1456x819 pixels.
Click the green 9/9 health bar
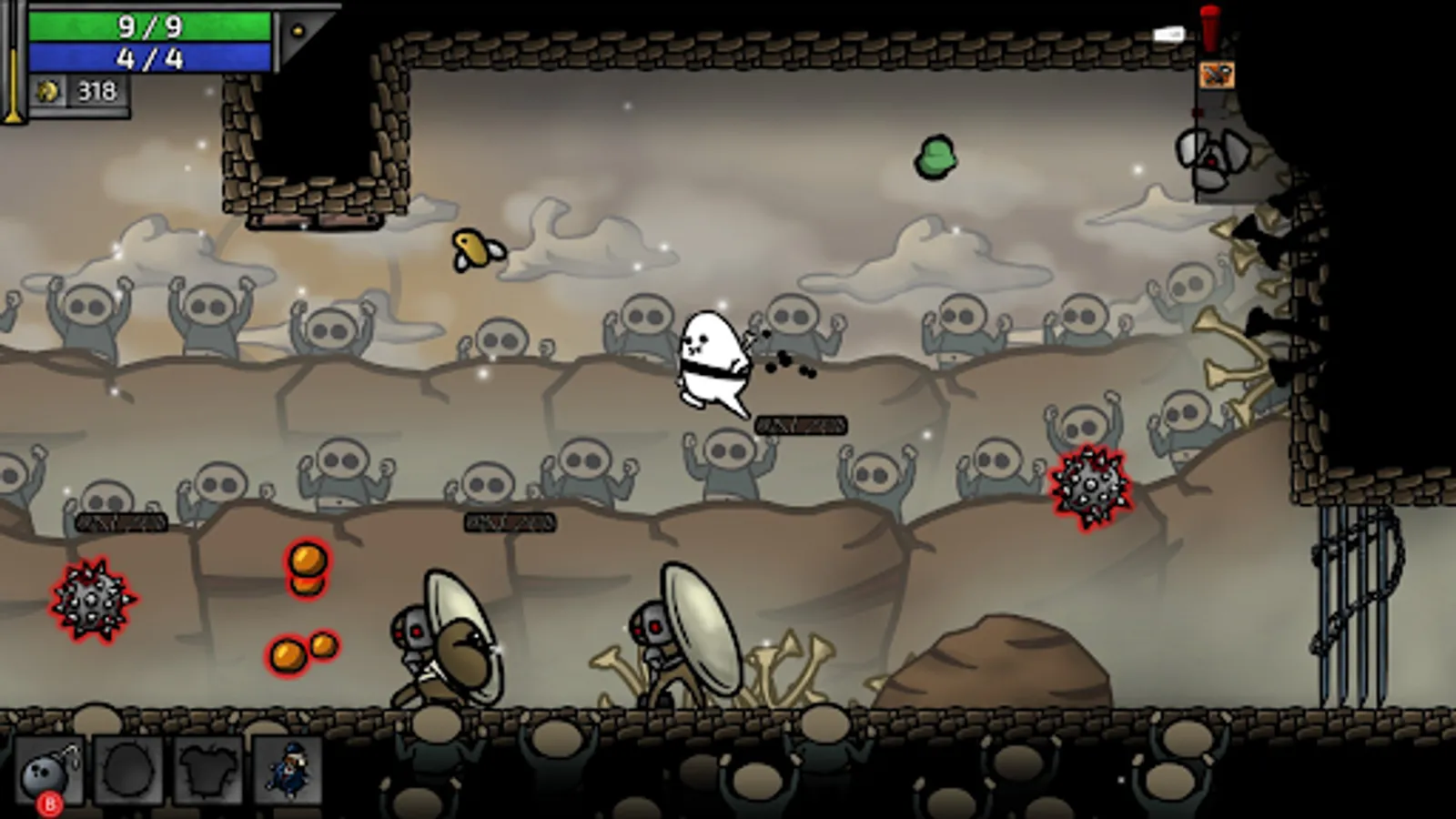tap(150, 25)
